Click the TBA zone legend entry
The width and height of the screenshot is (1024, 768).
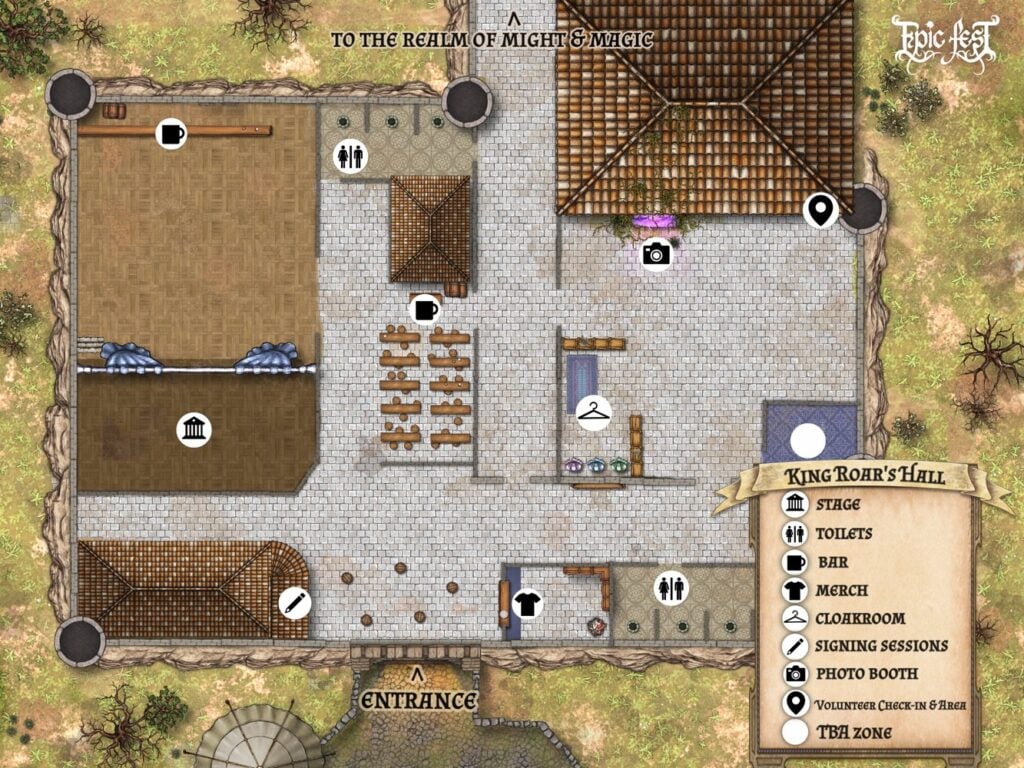853,733
